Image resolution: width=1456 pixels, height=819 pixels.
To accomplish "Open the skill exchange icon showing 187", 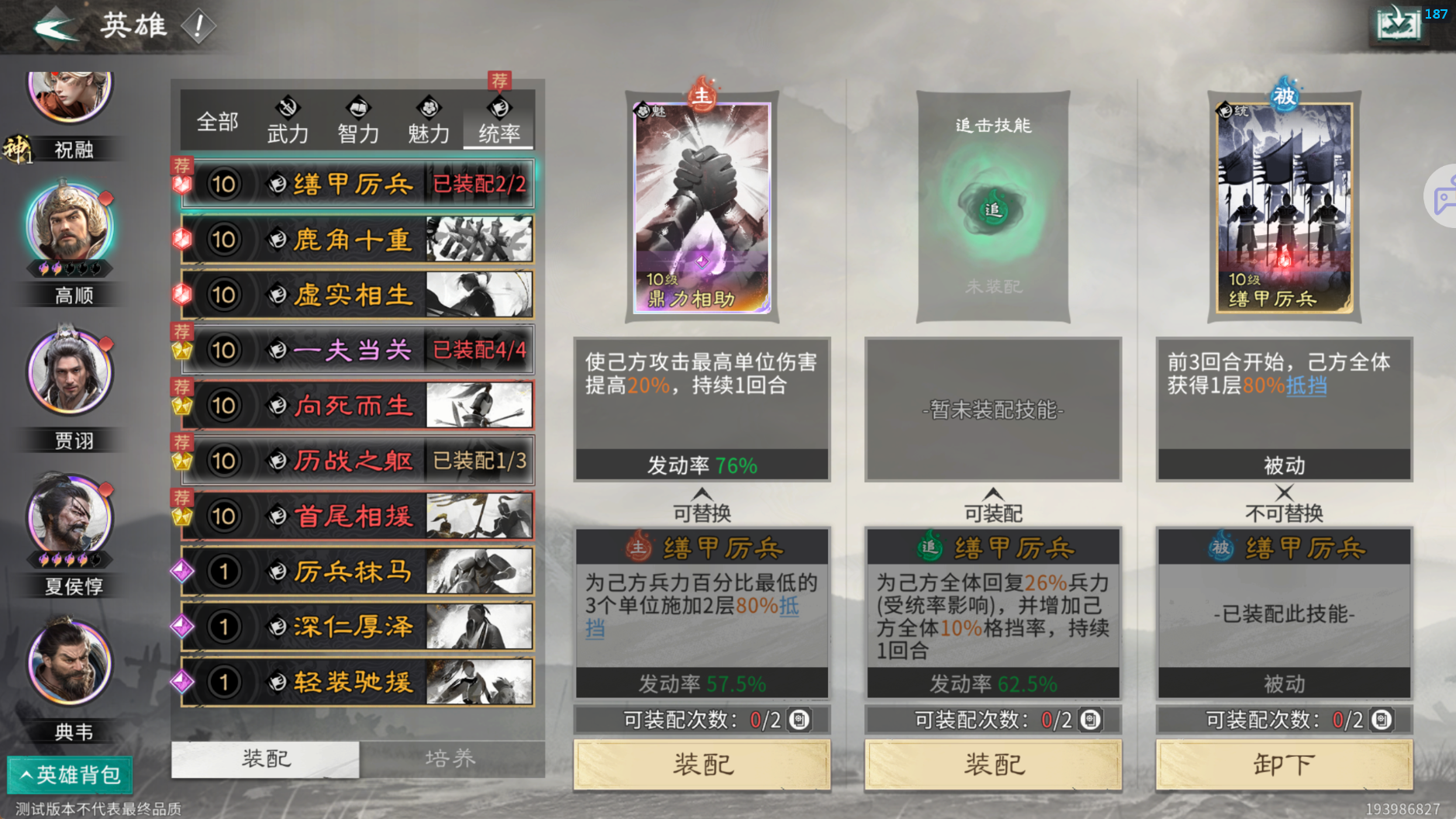I will pyautogui.click(x=1398, y=23).
